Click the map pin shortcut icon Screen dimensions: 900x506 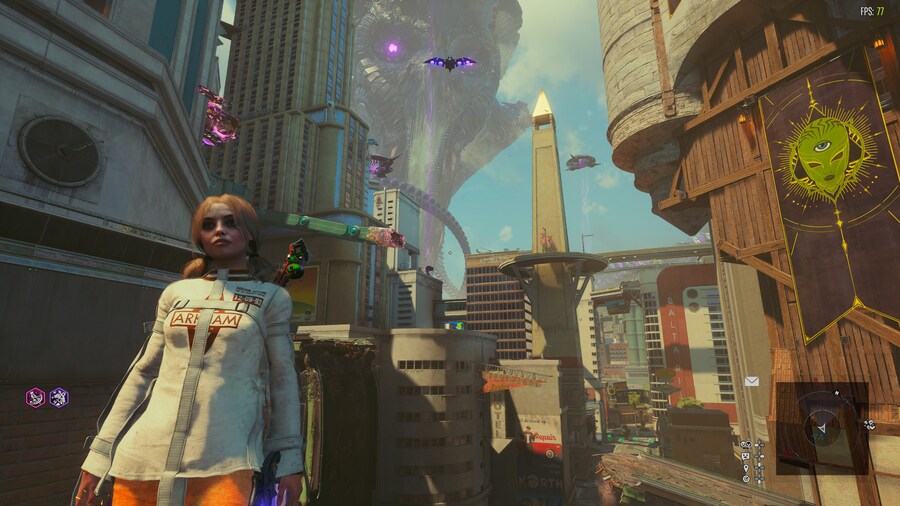tap(746, 467)
